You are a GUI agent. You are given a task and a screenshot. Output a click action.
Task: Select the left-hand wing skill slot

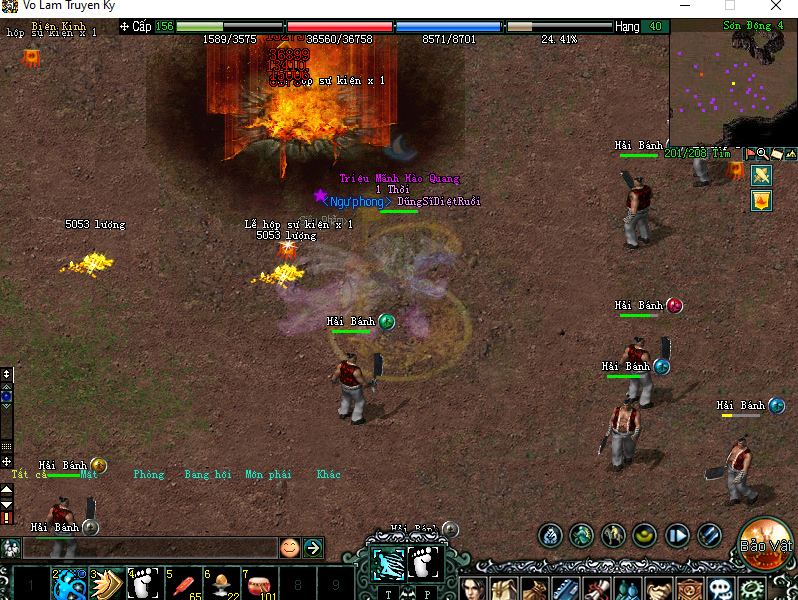388,564
